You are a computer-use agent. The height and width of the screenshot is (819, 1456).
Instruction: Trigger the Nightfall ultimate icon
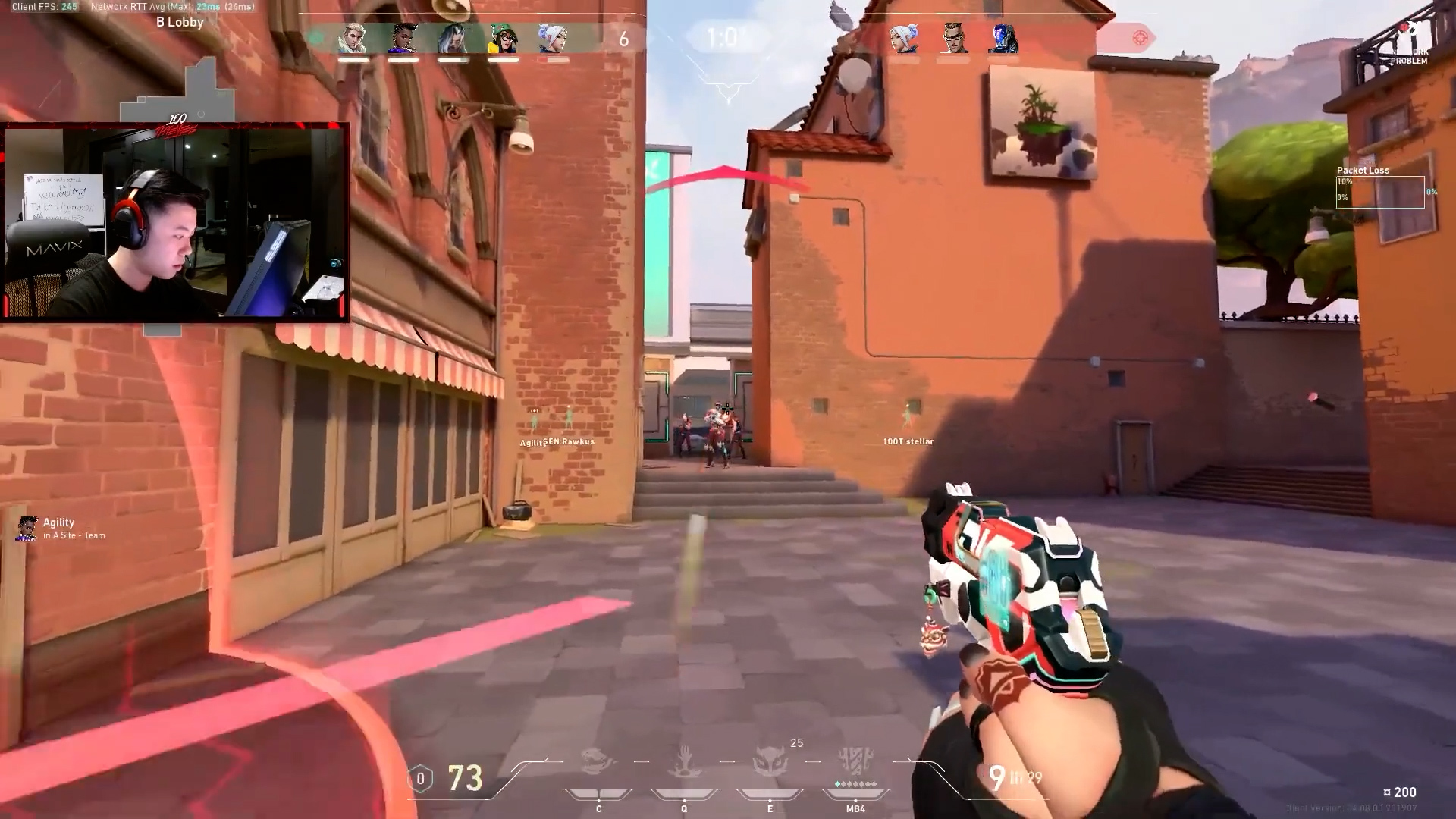[x=855, y=761]
